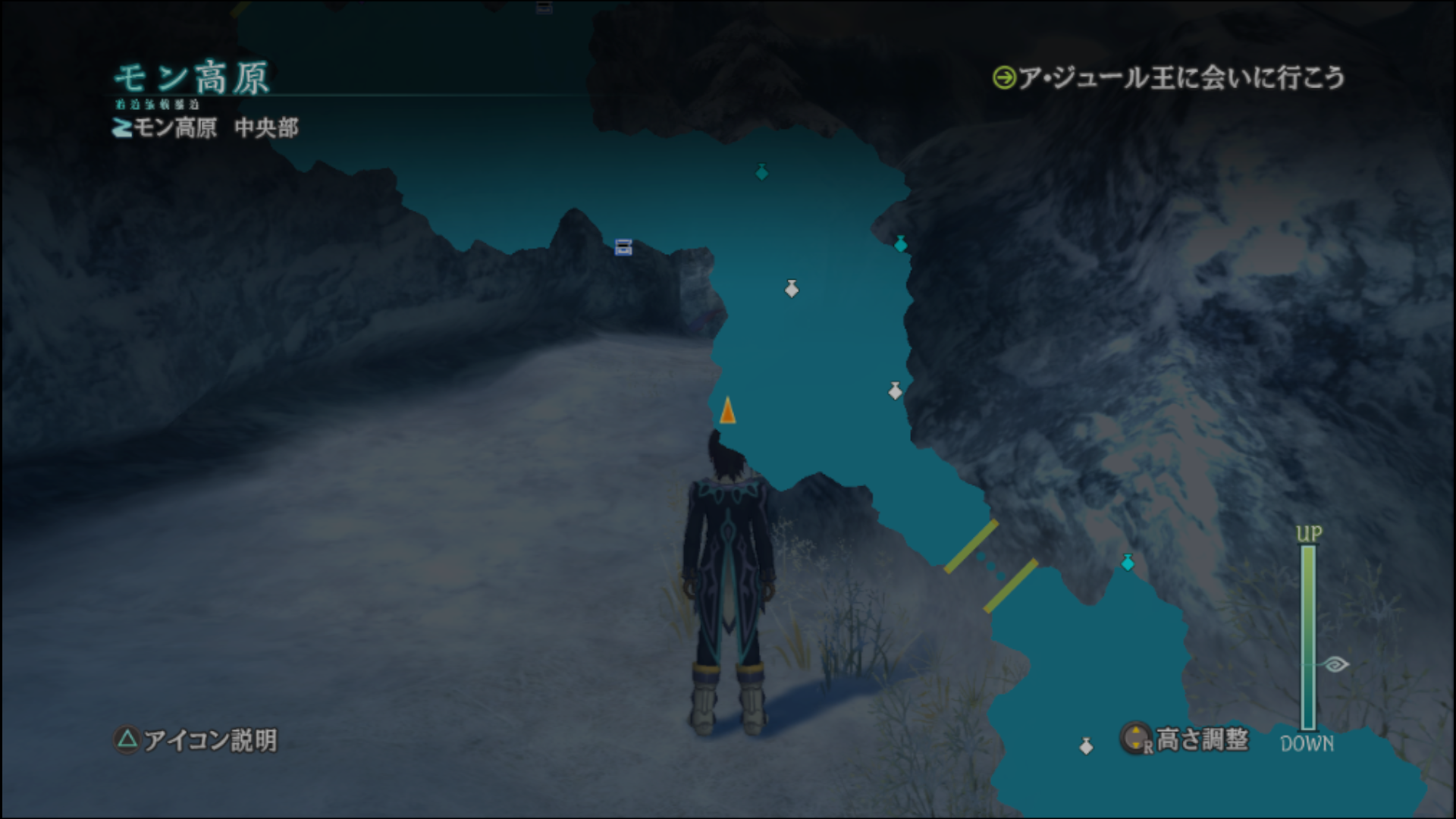
Task: Click the yellow area exit marker
Action: tap(991, 566)
